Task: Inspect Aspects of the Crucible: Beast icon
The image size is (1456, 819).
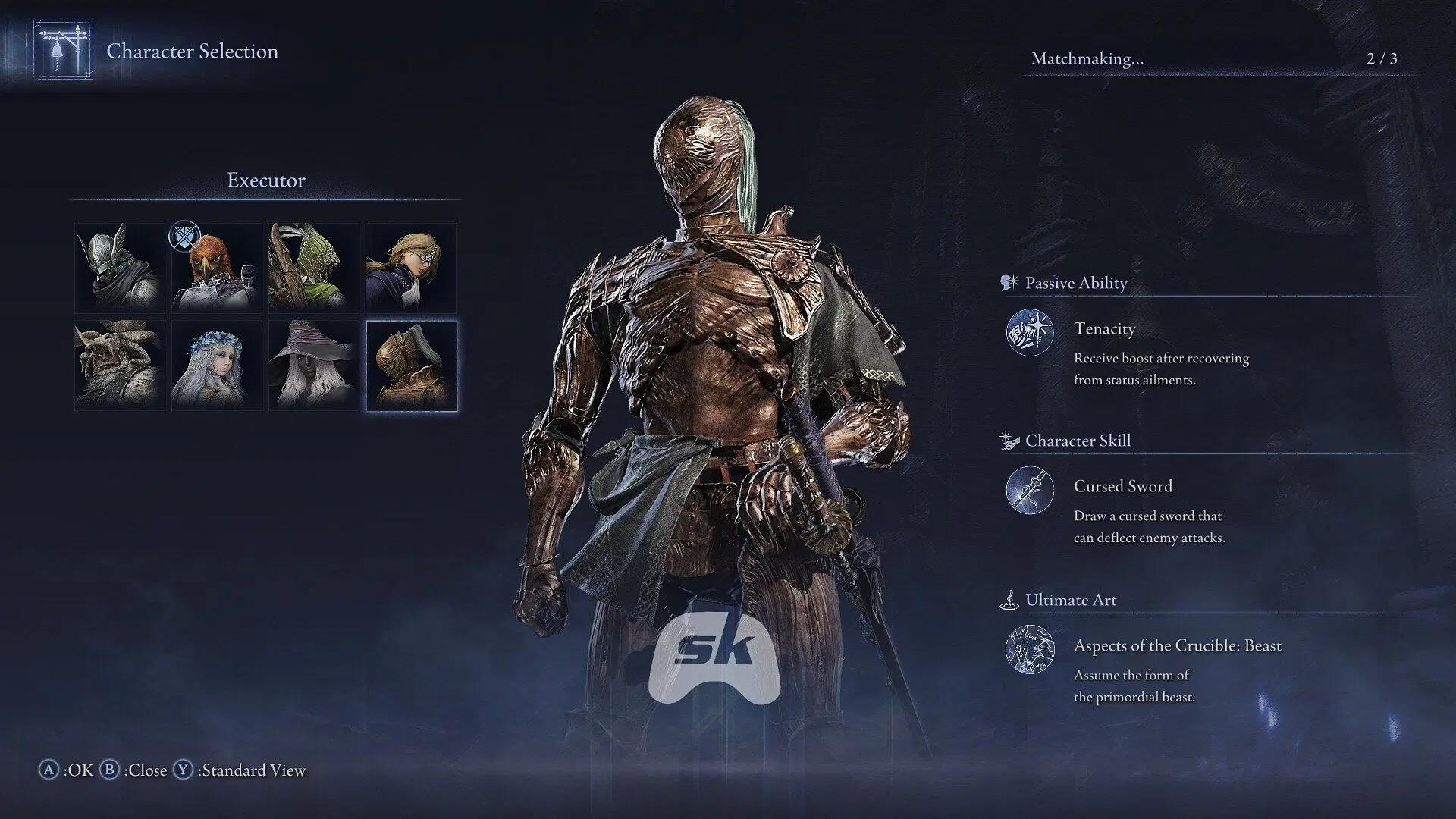Action: [1030, 649]
